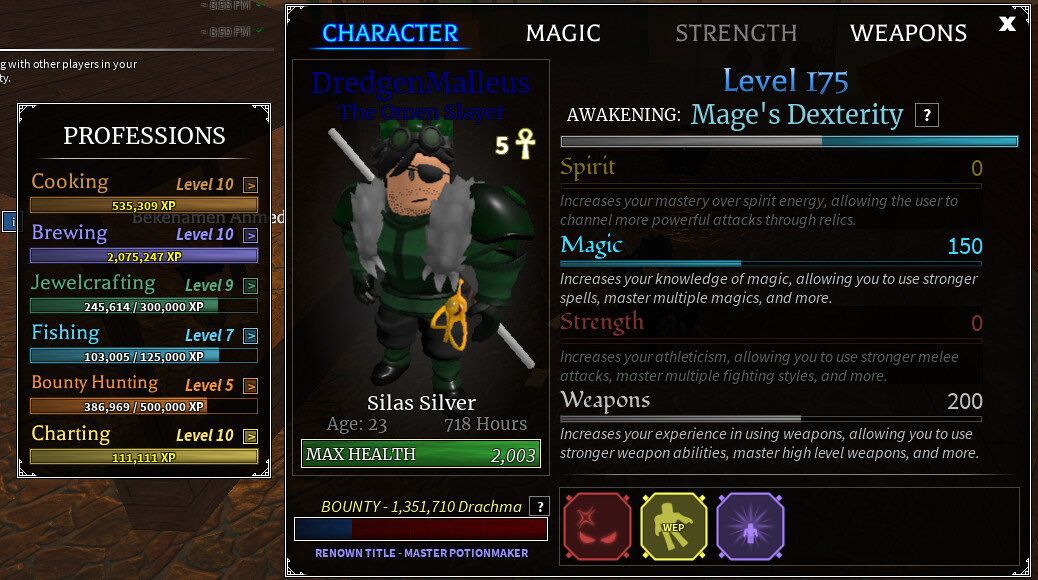
Task: Expand the Bounty Hunting profession arrow
Action: (250, 386)
